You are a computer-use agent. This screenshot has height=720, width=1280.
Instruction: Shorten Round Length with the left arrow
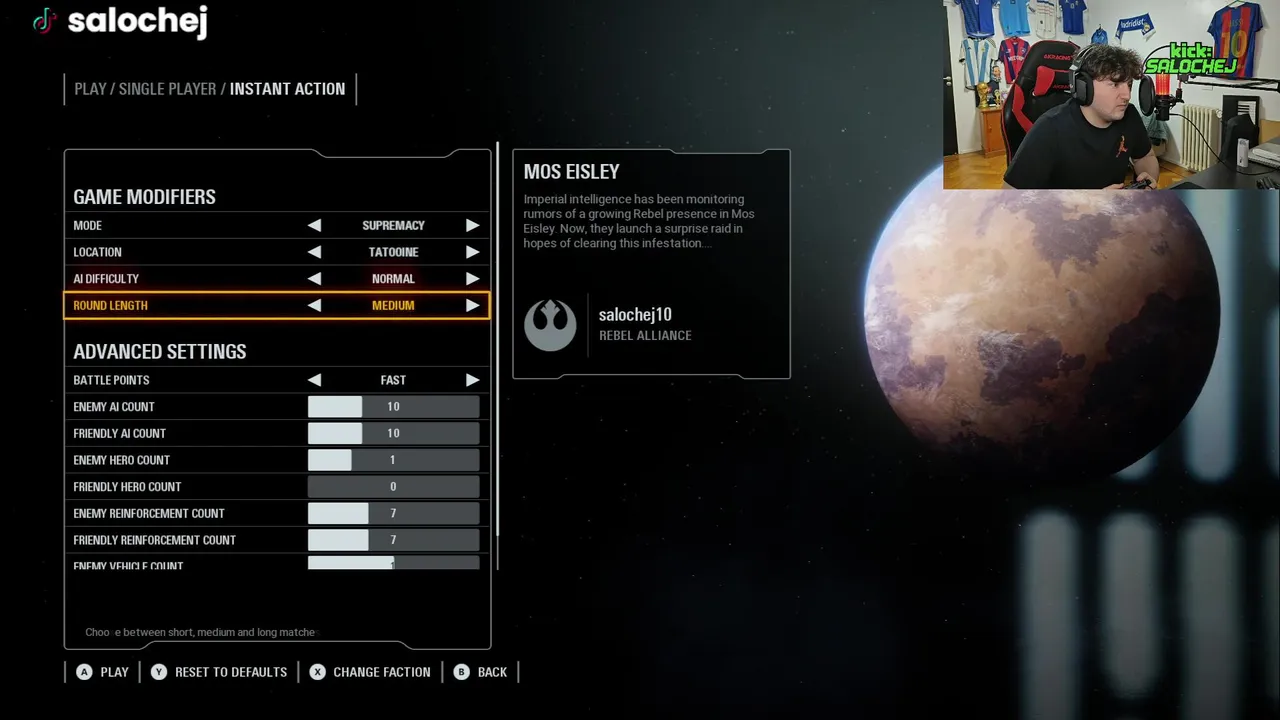click(314, 306)
